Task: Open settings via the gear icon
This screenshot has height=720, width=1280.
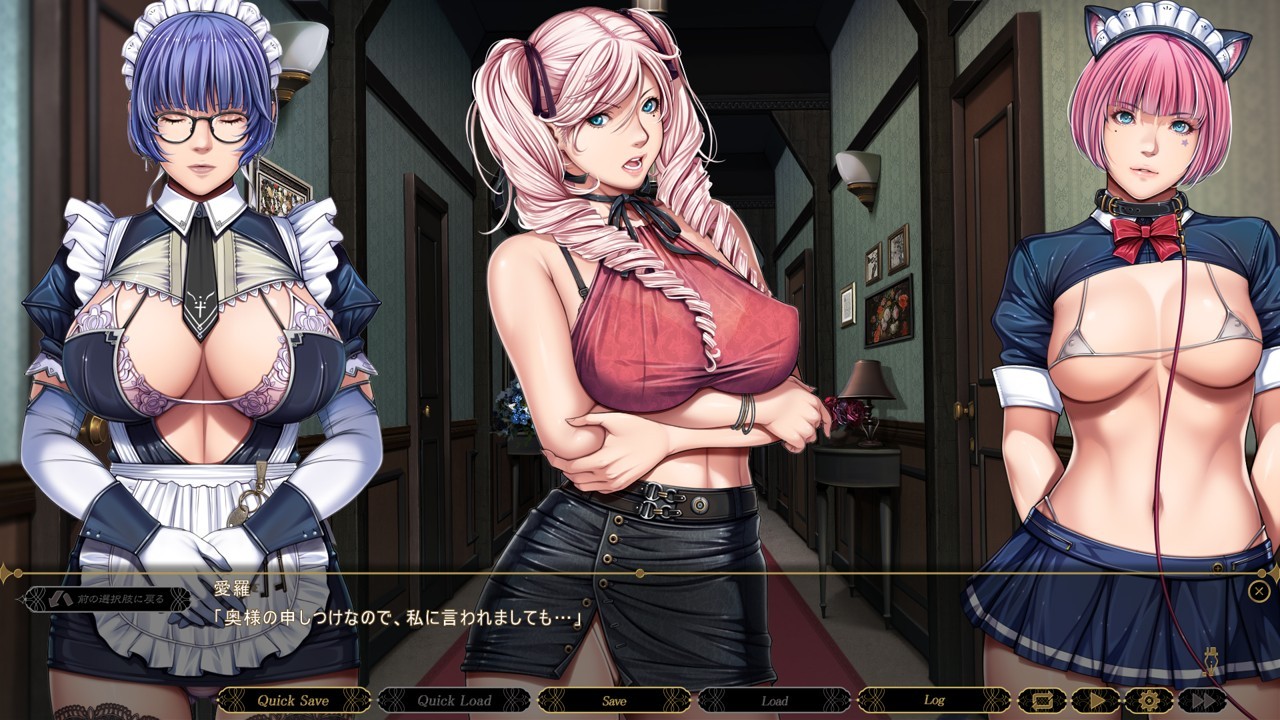Action: tap(1147, 700)
